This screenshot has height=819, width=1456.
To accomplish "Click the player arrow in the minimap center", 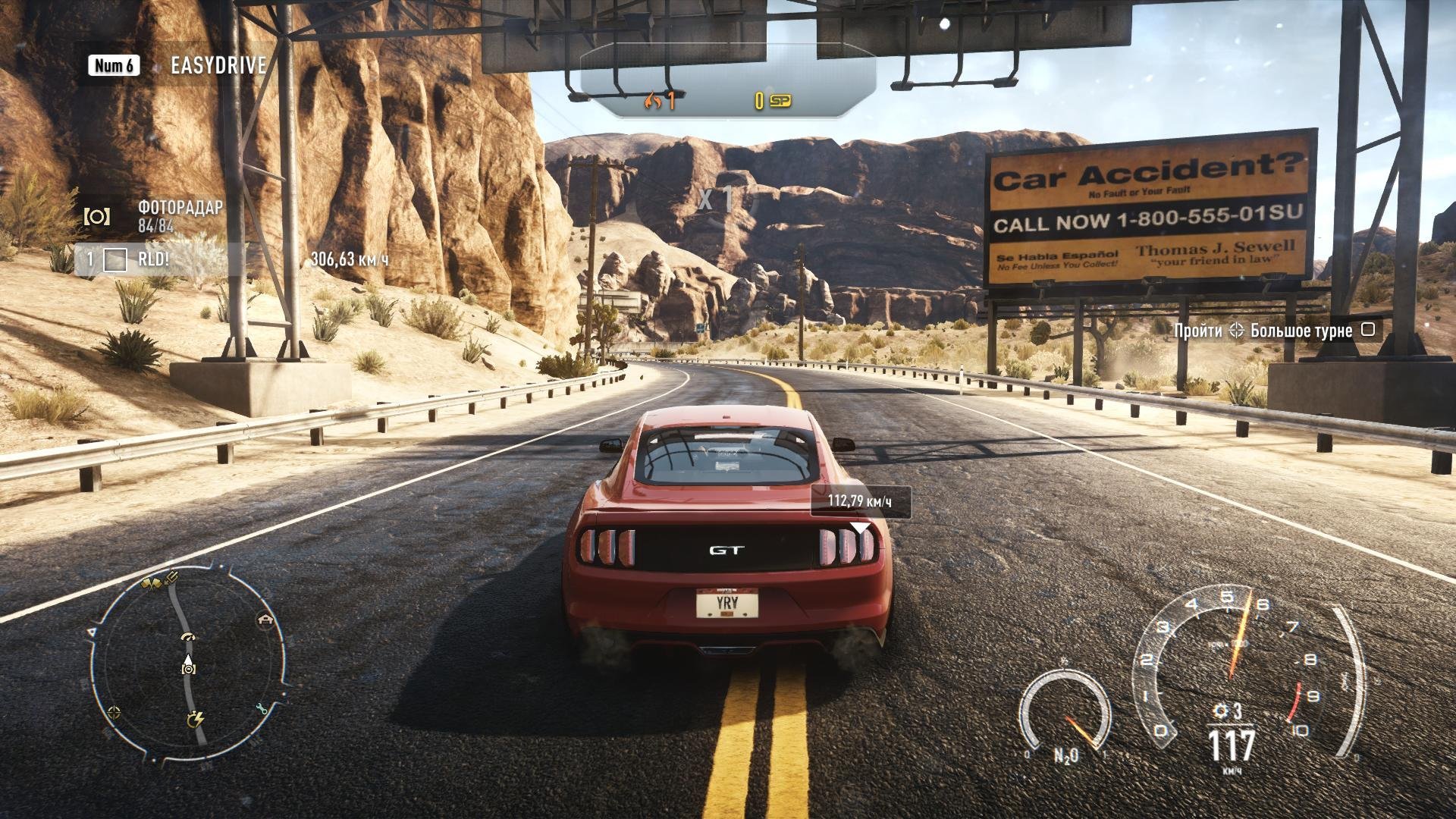I will 188,657.
